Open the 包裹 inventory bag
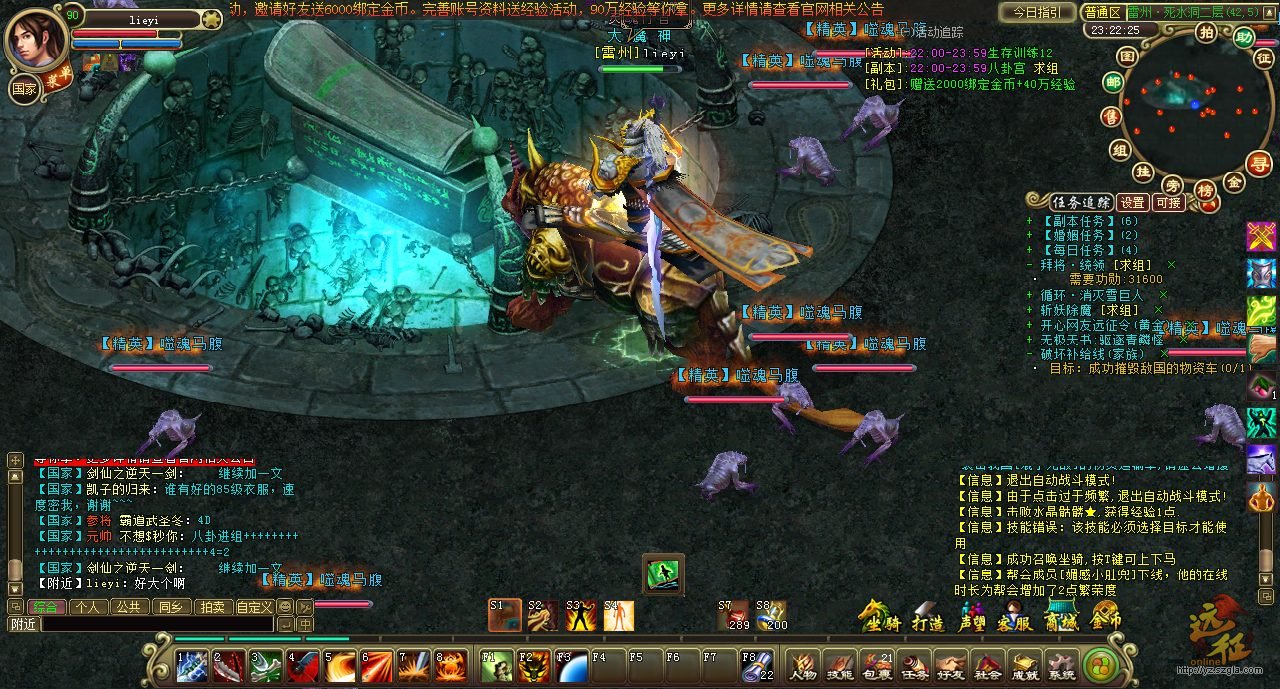Image resolution: width=1280 pixels, height=689 pixels. click(x=877, y=665)
